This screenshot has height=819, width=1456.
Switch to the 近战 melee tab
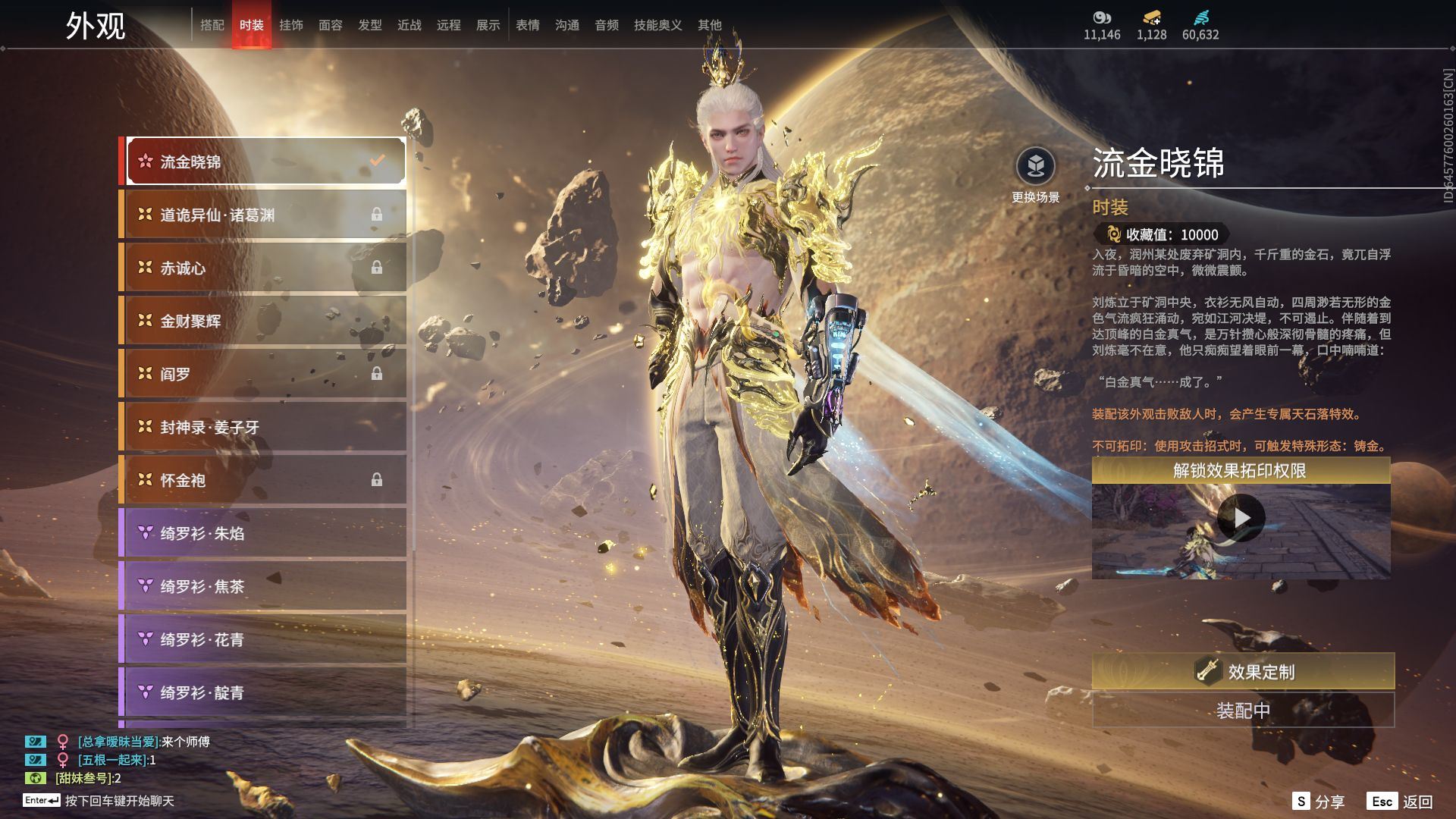tap(409, 25)
